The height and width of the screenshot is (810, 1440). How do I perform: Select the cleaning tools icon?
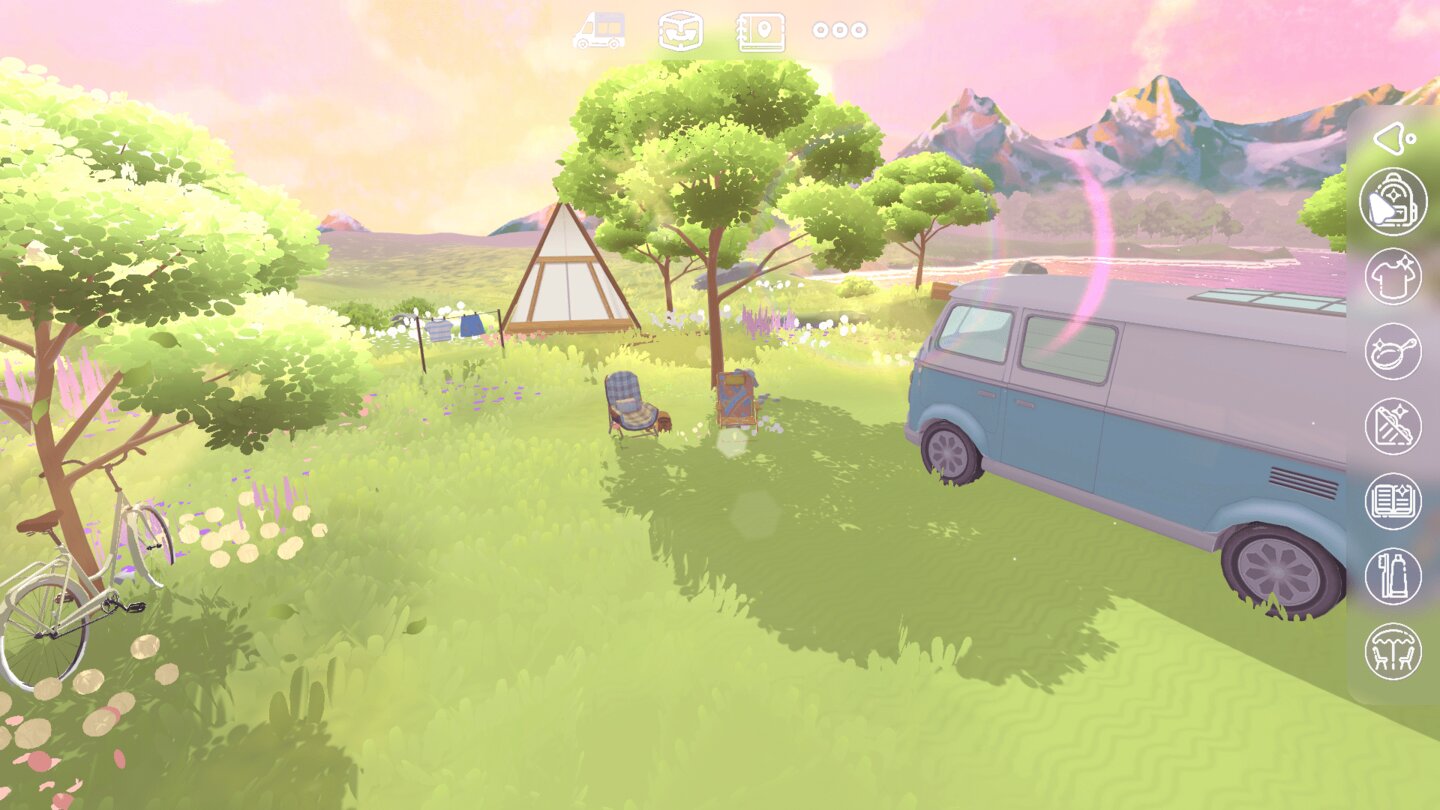(x=1393, y=424)
